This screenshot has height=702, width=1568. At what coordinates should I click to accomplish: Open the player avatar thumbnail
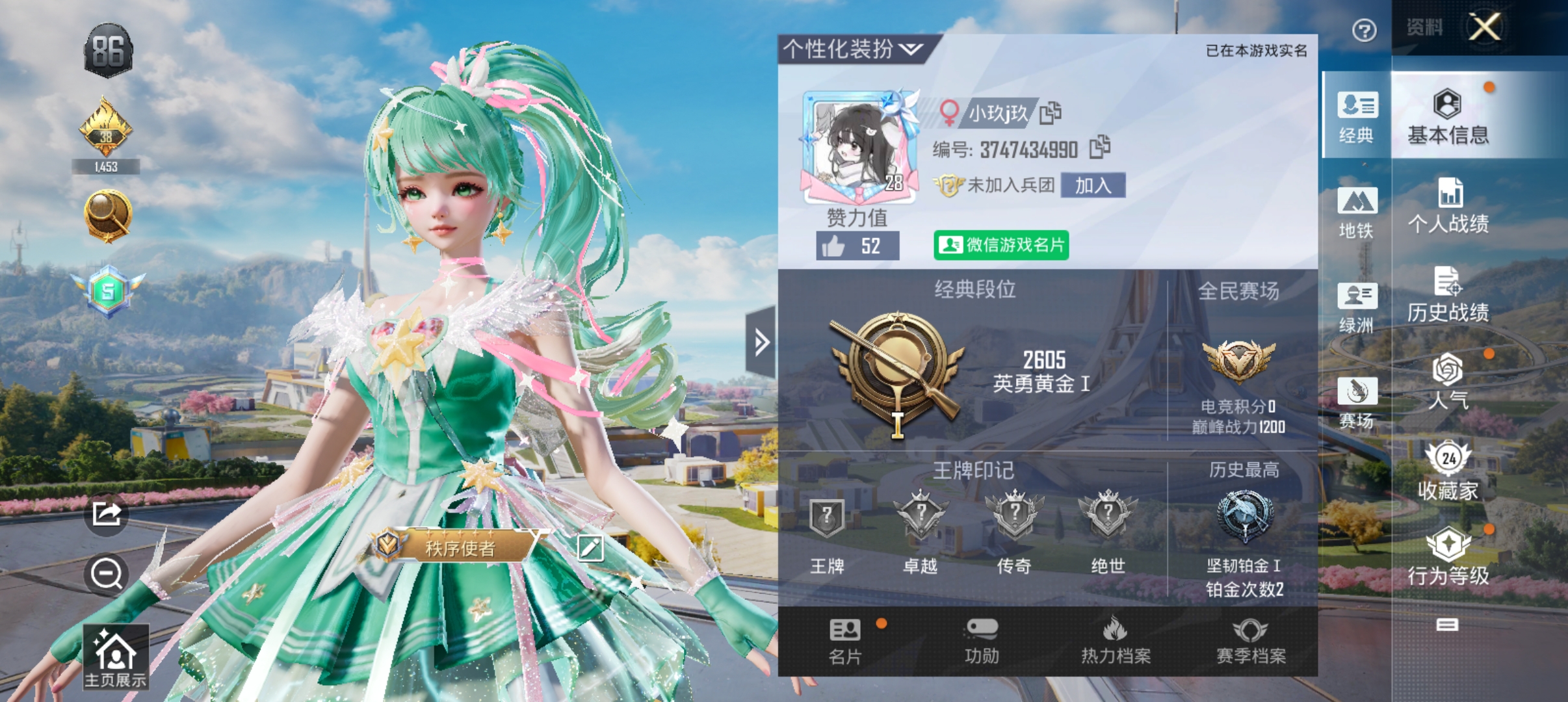click(858, 146)
